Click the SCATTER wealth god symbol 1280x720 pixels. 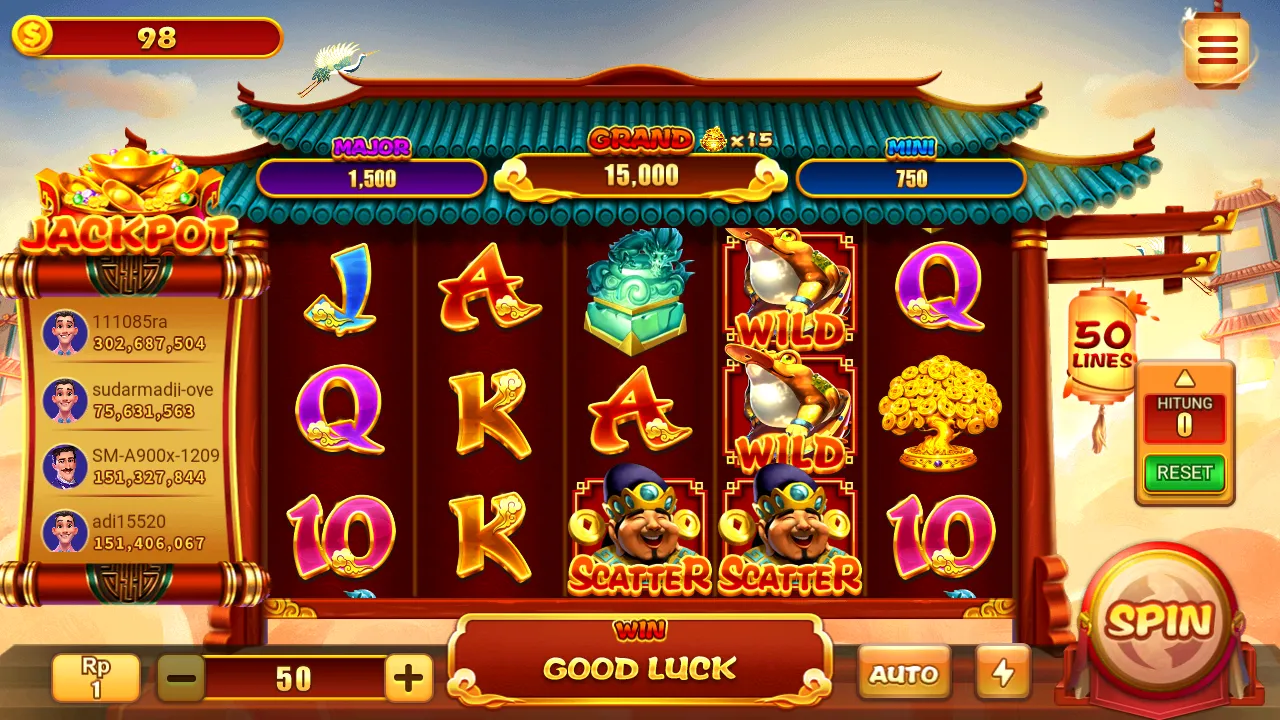(x=640, y=535)
